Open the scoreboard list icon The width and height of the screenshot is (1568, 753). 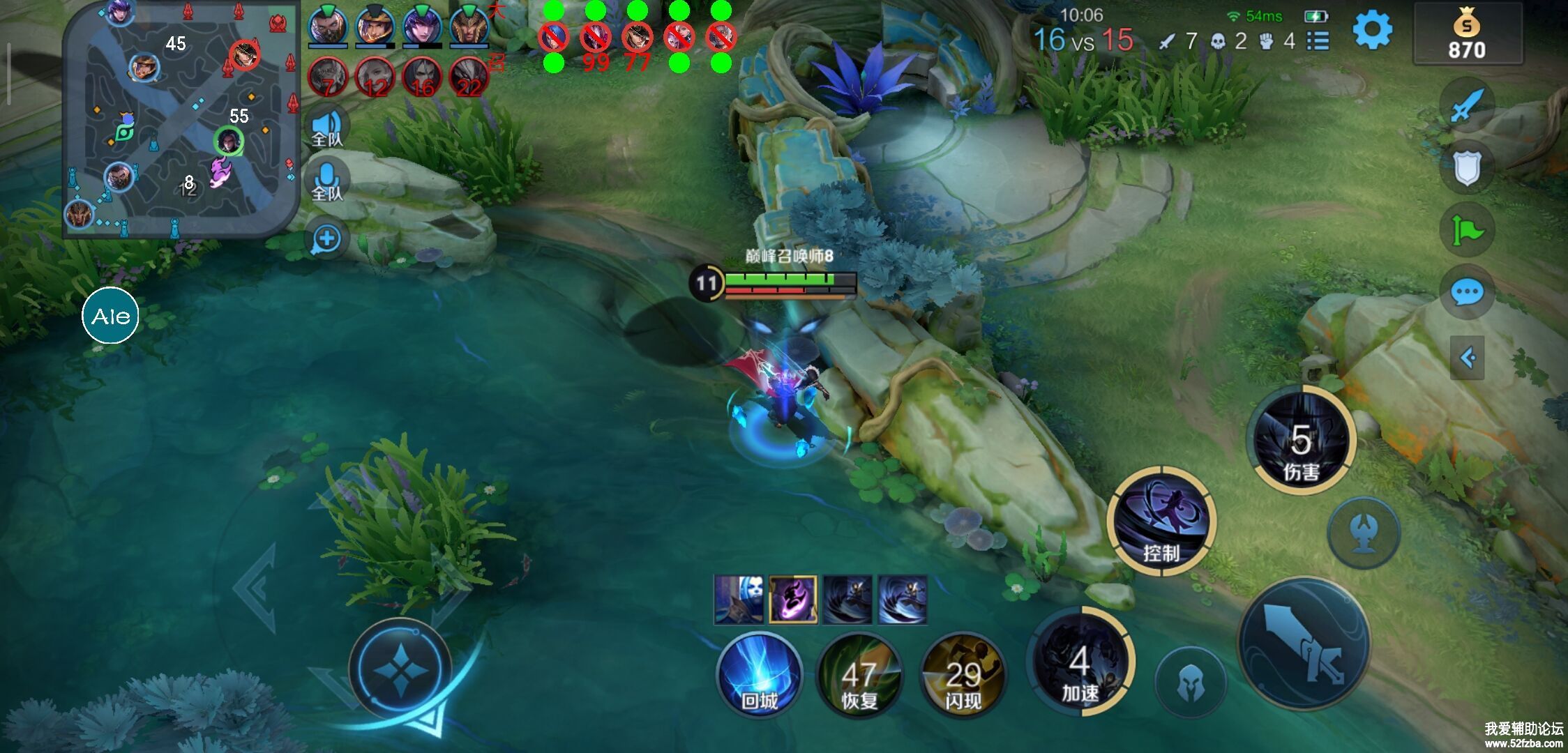1318,40
